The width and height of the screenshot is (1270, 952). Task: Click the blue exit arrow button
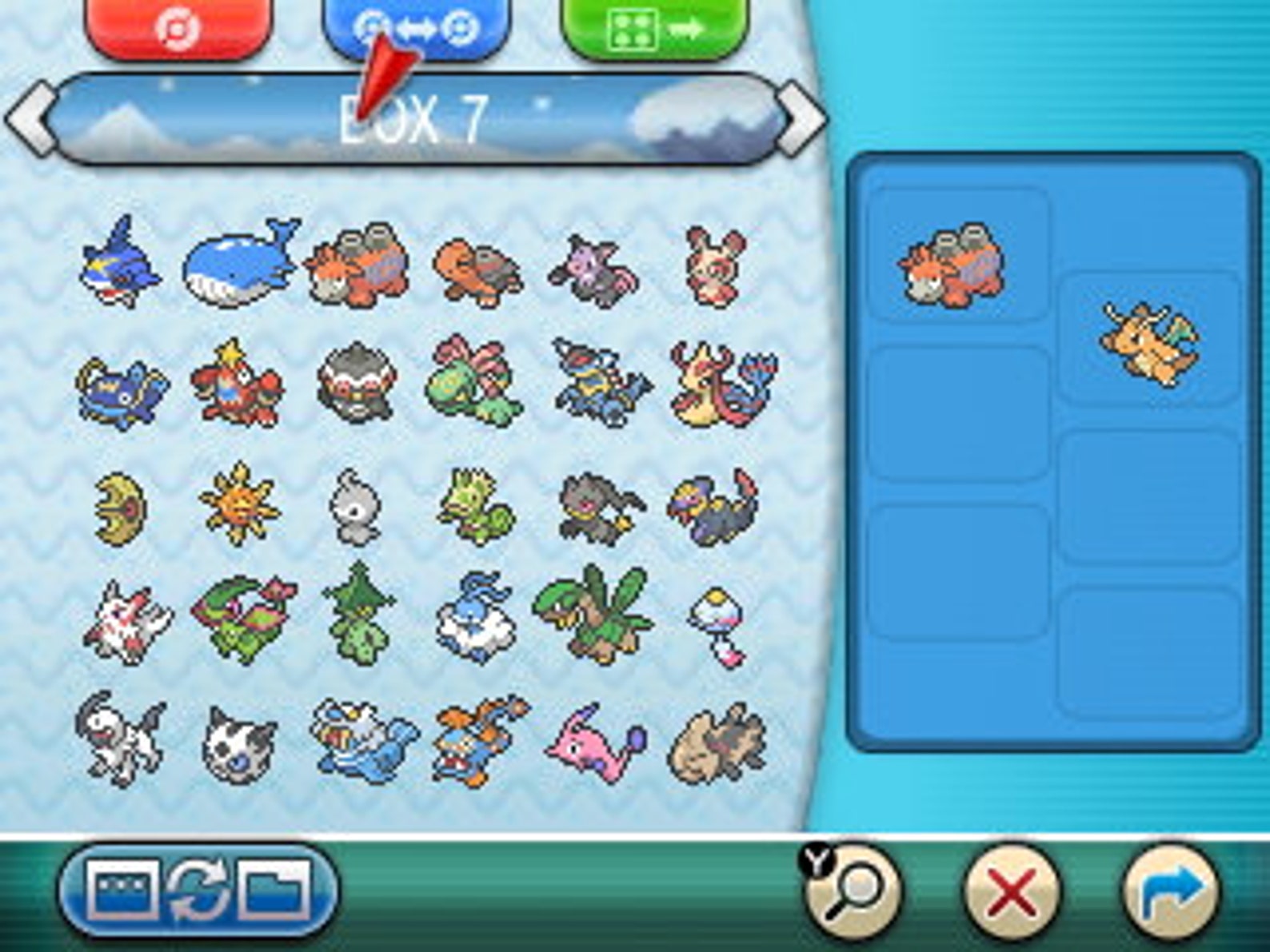pos(1174,890)
